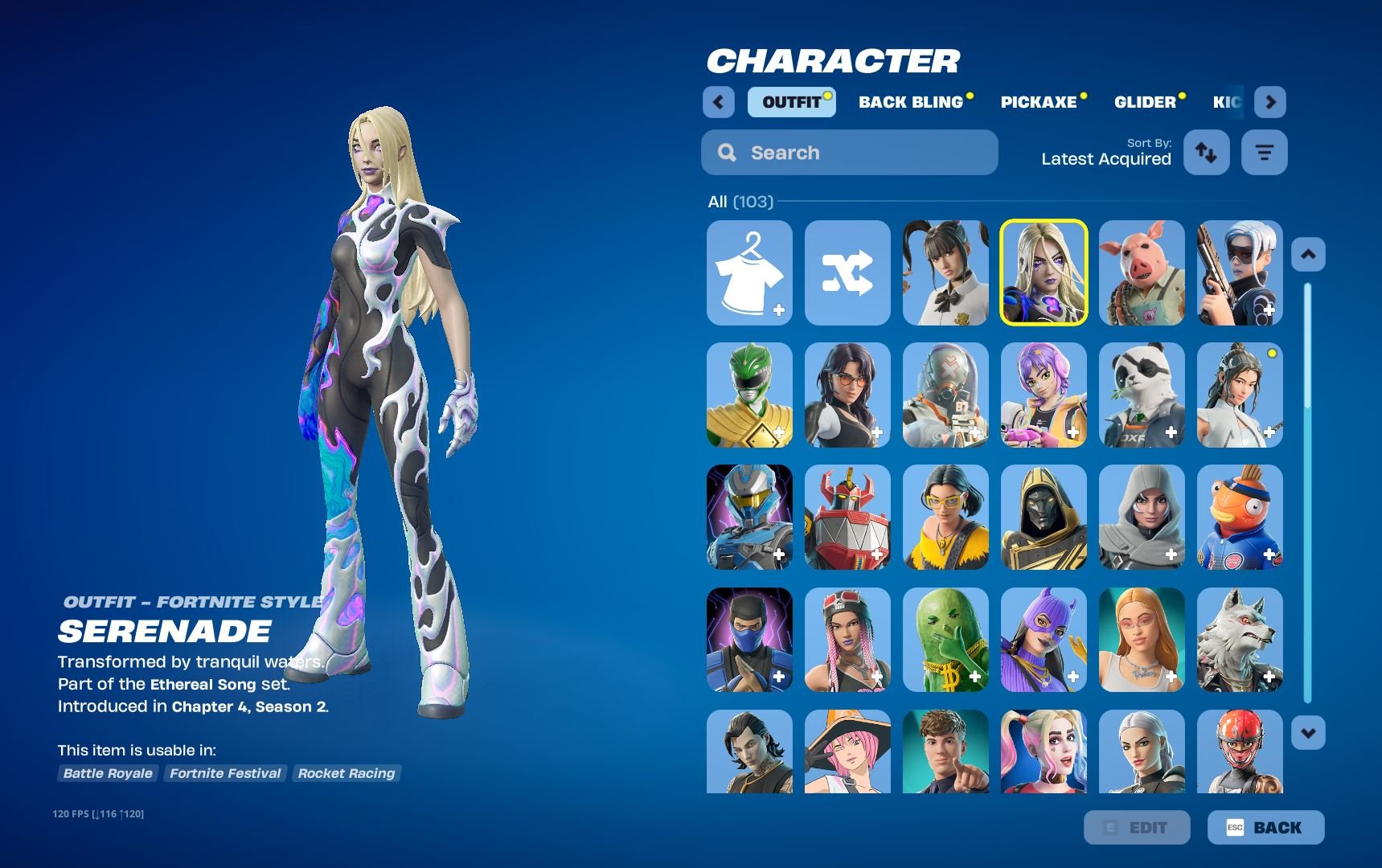Open the PICKAXE tab
Viewport: 1382px width, 868px height.
coord(1039,102)
